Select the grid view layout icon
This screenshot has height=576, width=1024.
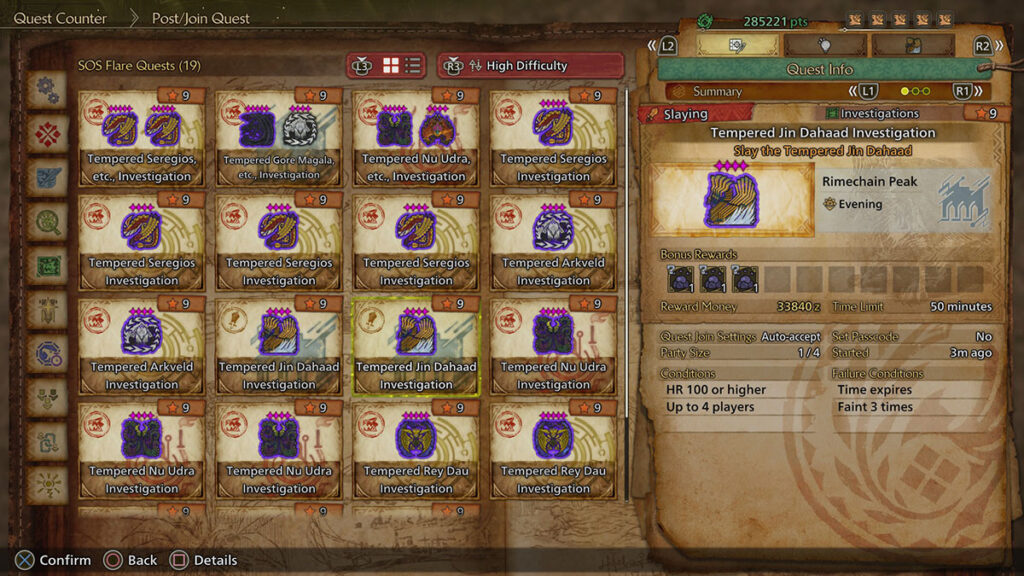(391, 66)
